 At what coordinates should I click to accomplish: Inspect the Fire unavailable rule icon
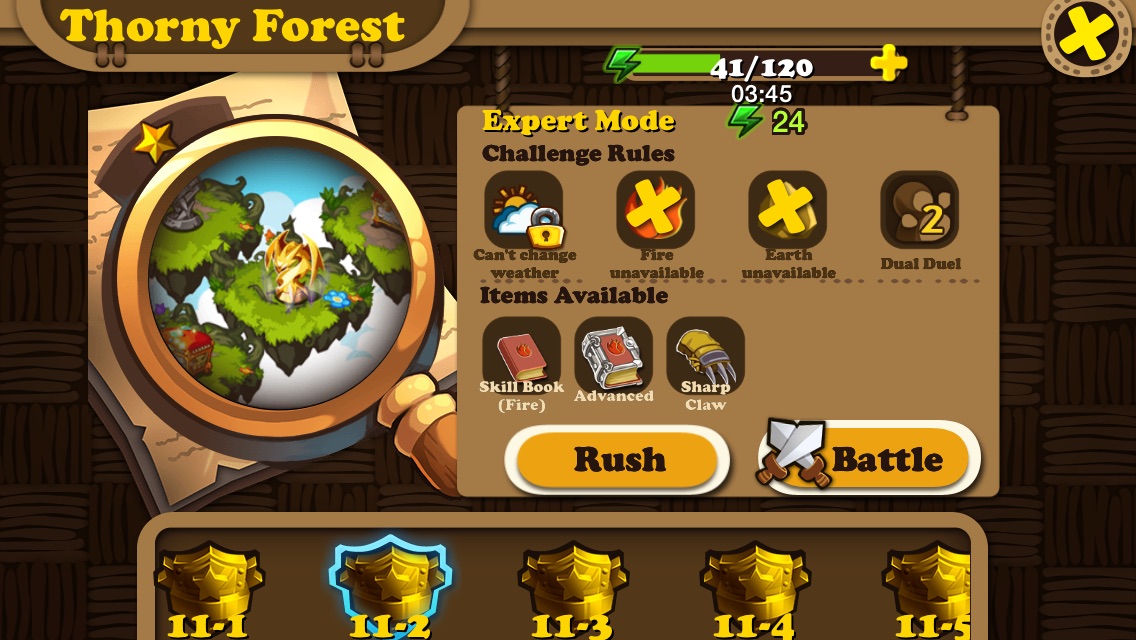click(x=656, y=210)
